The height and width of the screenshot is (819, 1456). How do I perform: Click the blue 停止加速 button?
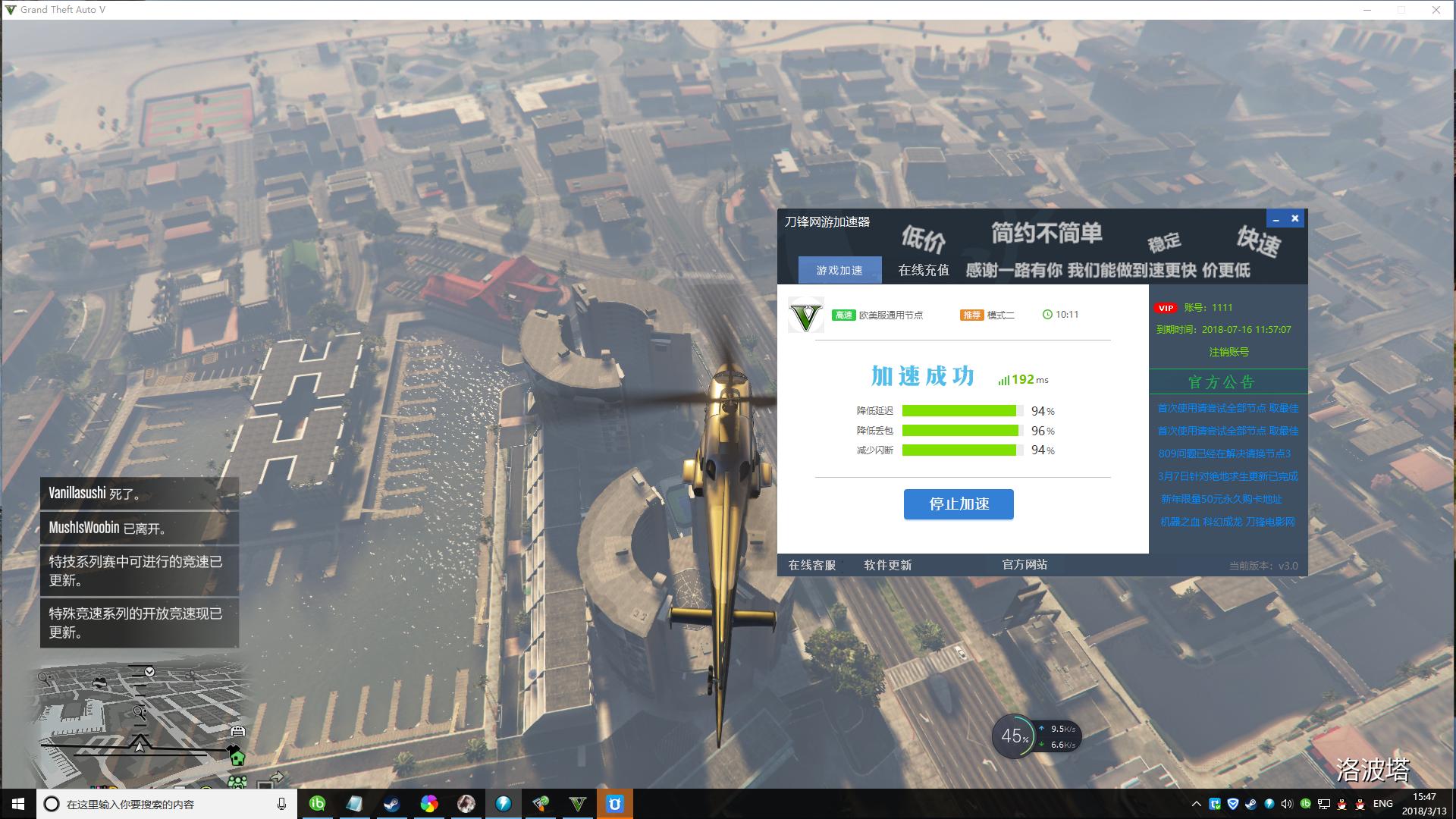pos(959,504)
